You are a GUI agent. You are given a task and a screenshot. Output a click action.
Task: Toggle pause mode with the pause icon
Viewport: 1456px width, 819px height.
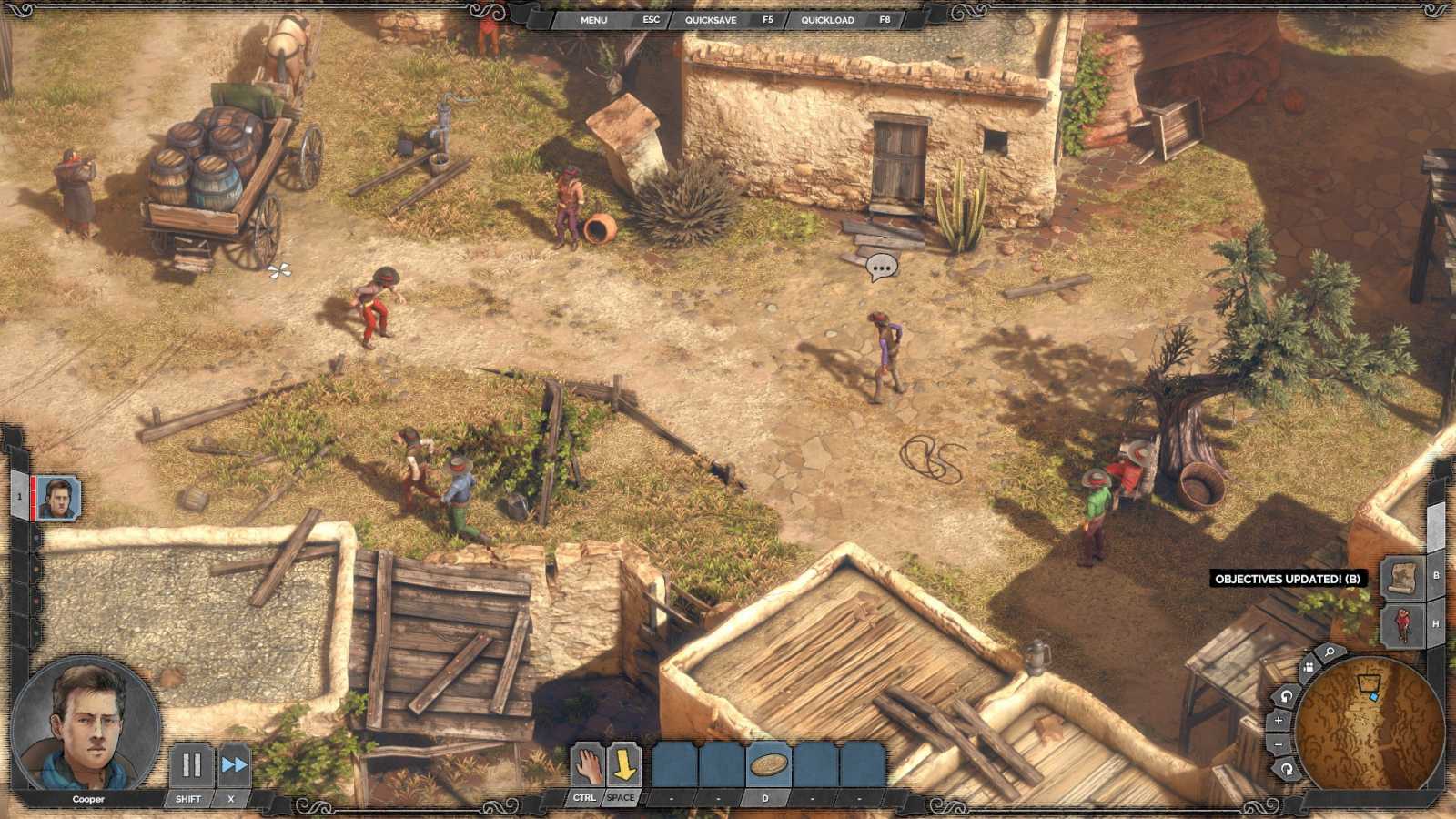[x=193, y=763]
